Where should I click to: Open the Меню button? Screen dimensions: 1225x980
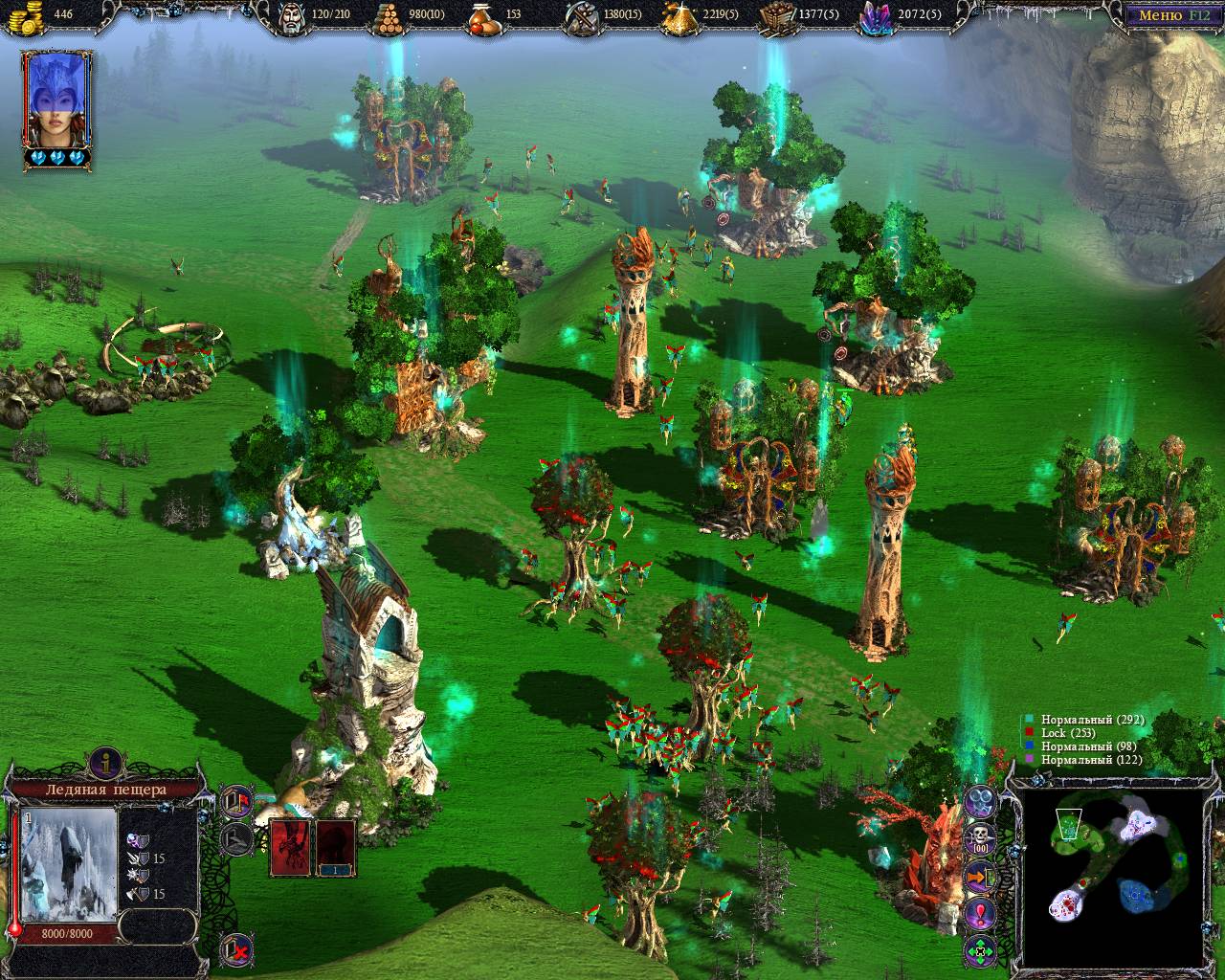pos(1171,14)
